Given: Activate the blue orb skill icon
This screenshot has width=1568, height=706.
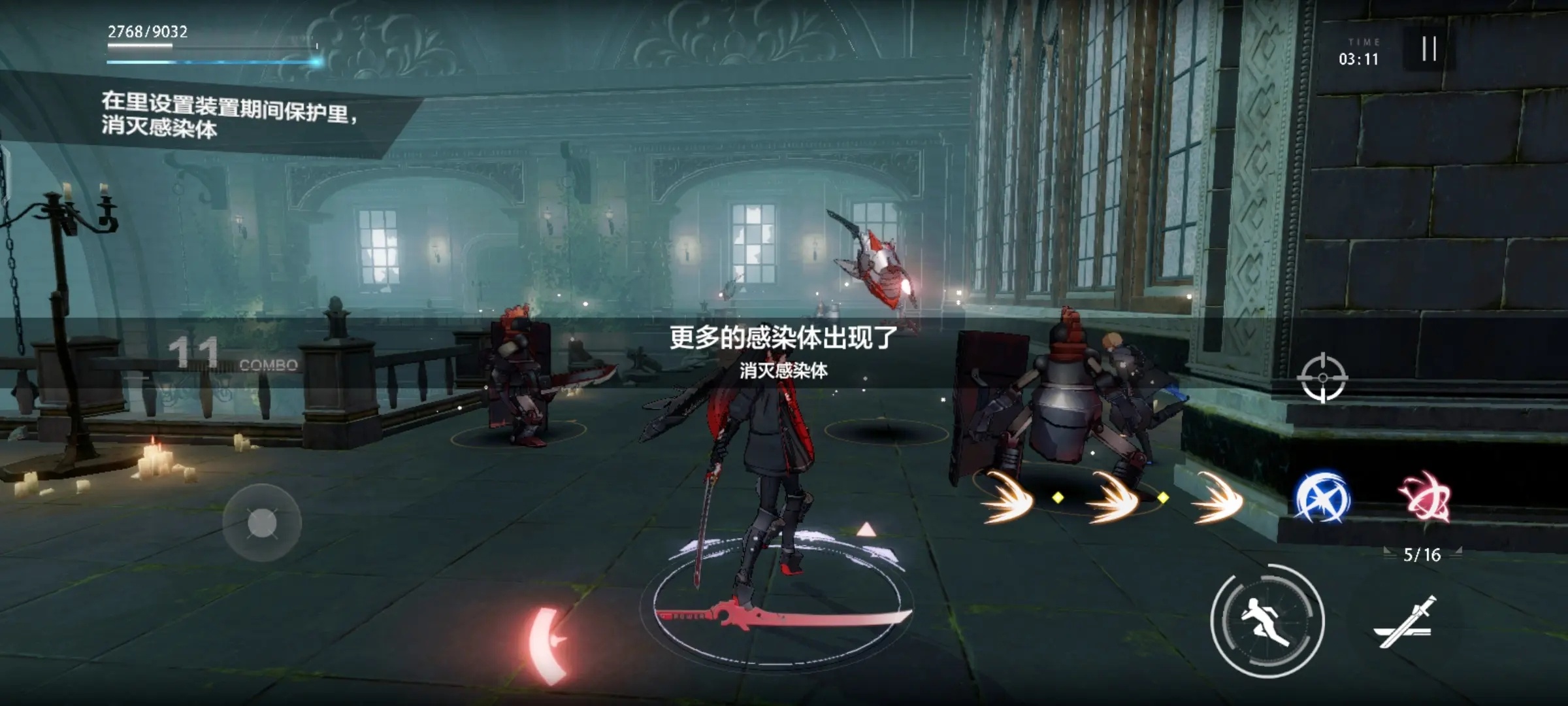Looking at the screenshot, I should coord(1322,498).
